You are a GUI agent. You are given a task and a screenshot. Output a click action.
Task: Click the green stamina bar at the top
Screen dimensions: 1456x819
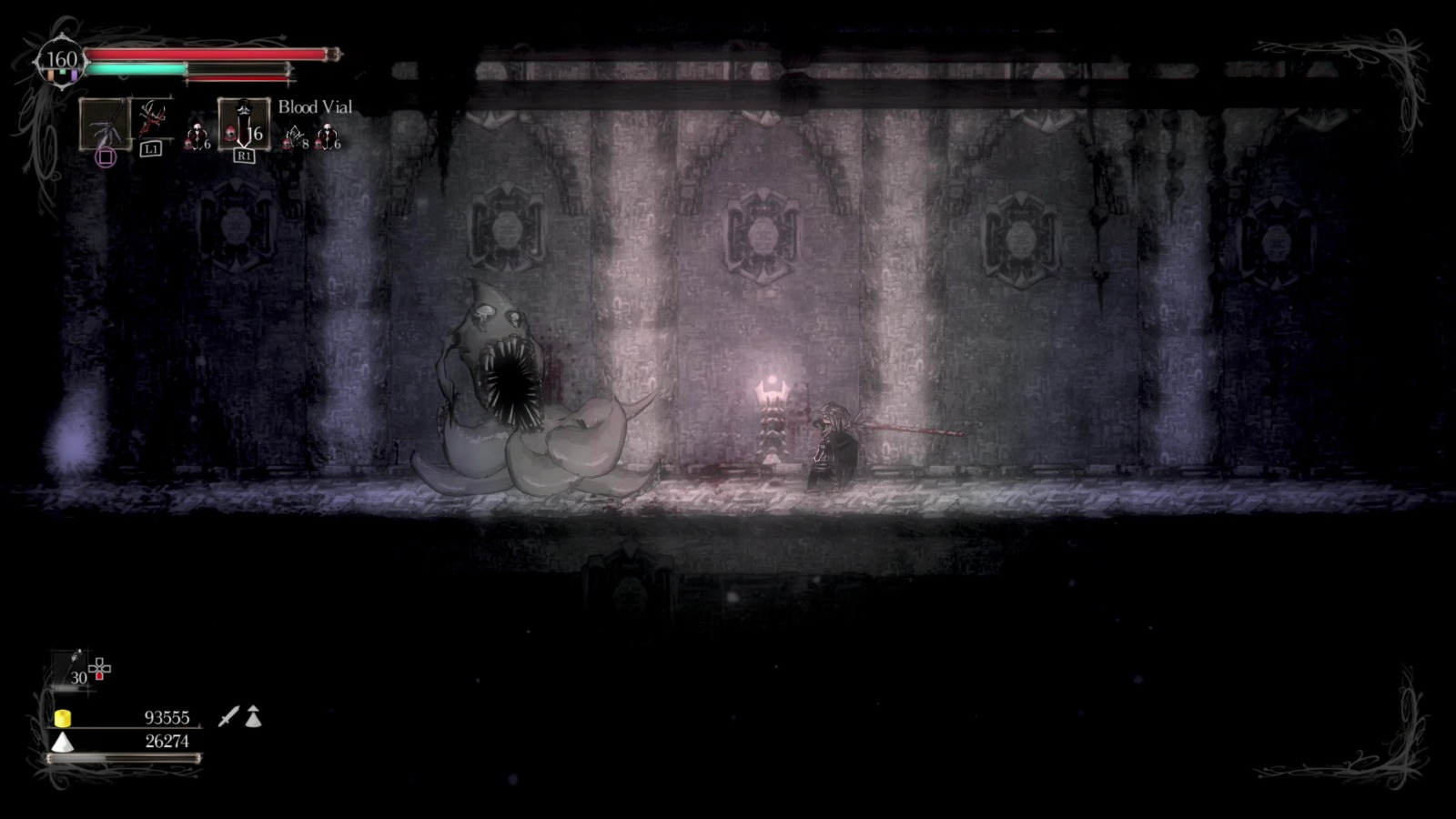pyautogui.click(x=135, y=69)
